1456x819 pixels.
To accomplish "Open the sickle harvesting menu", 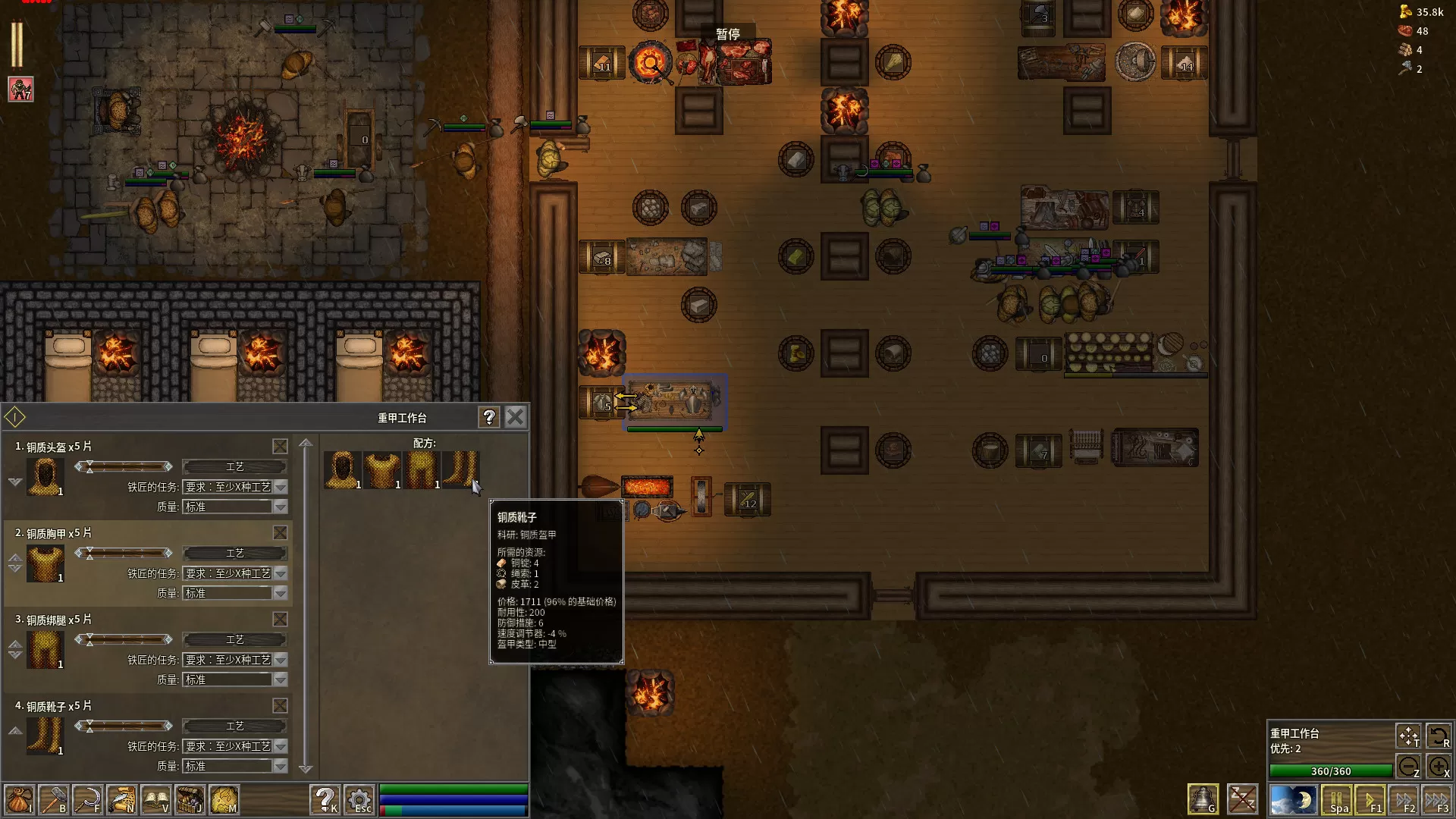I will [x=88, y=800].
